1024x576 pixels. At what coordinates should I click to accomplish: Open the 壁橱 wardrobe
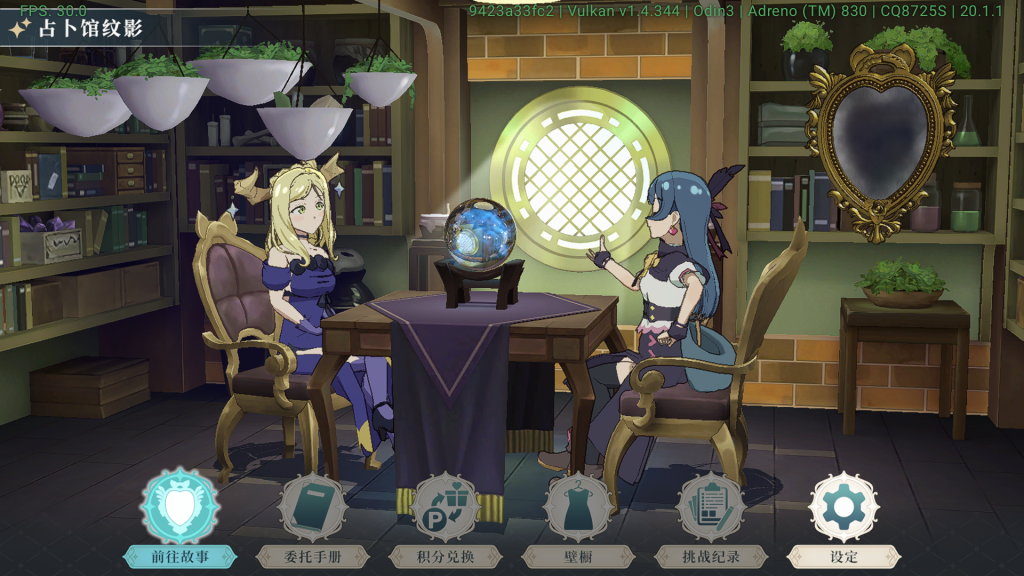pyautogui.click(x=578, y=509)
